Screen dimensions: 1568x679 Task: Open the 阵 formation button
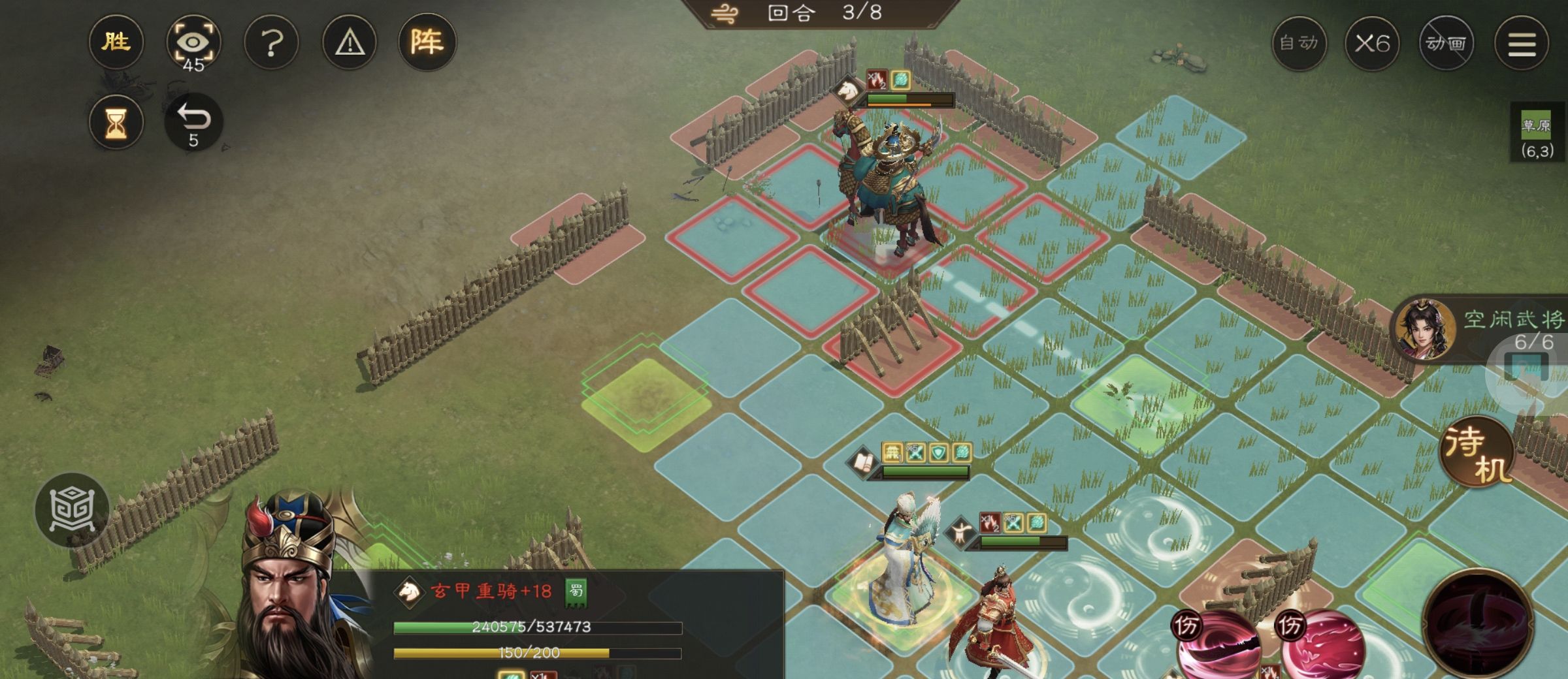(427, 42)
